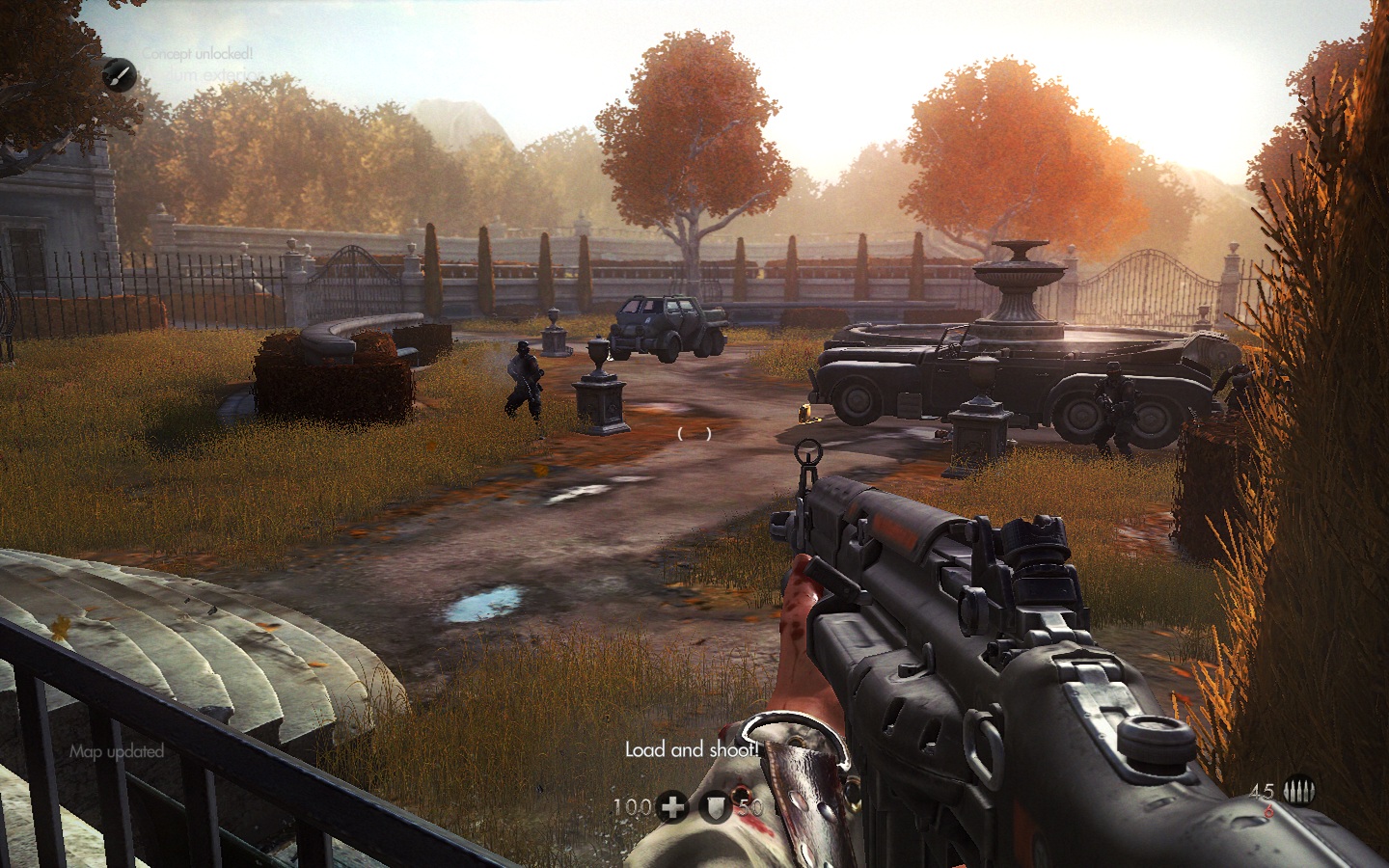Click the concept unlocked paintbrush icon
This screenshot has width=1389, height=868.
click(120, 73)
